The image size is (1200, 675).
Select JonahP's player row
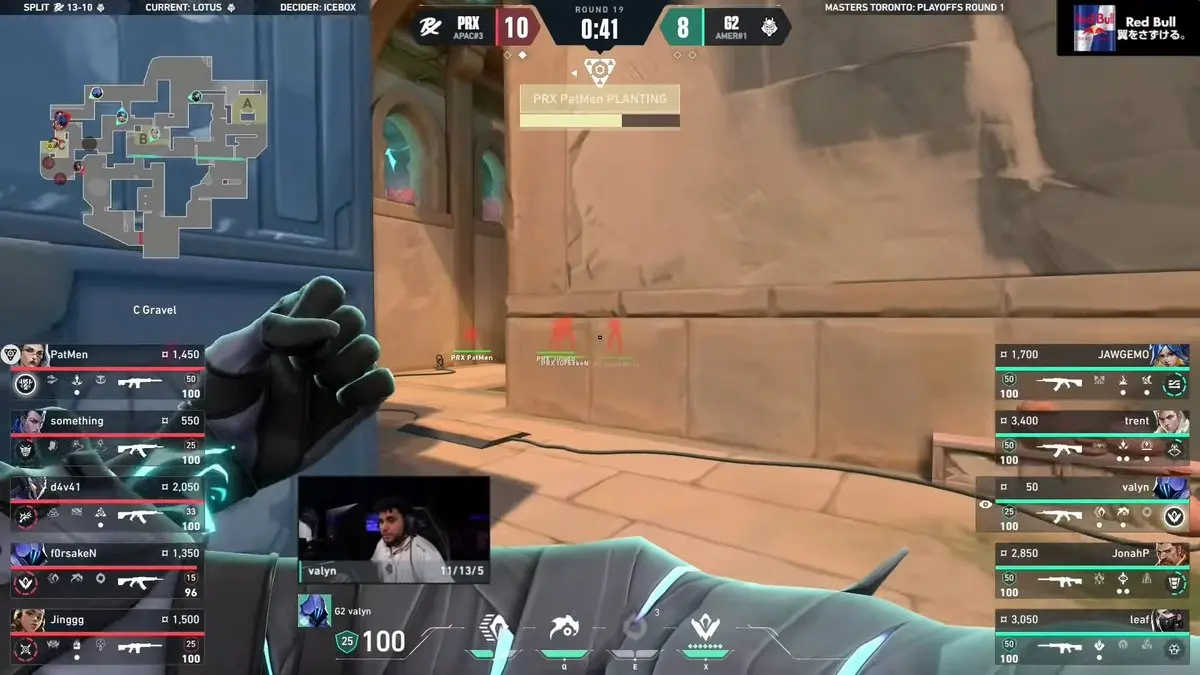point(1092,567)
